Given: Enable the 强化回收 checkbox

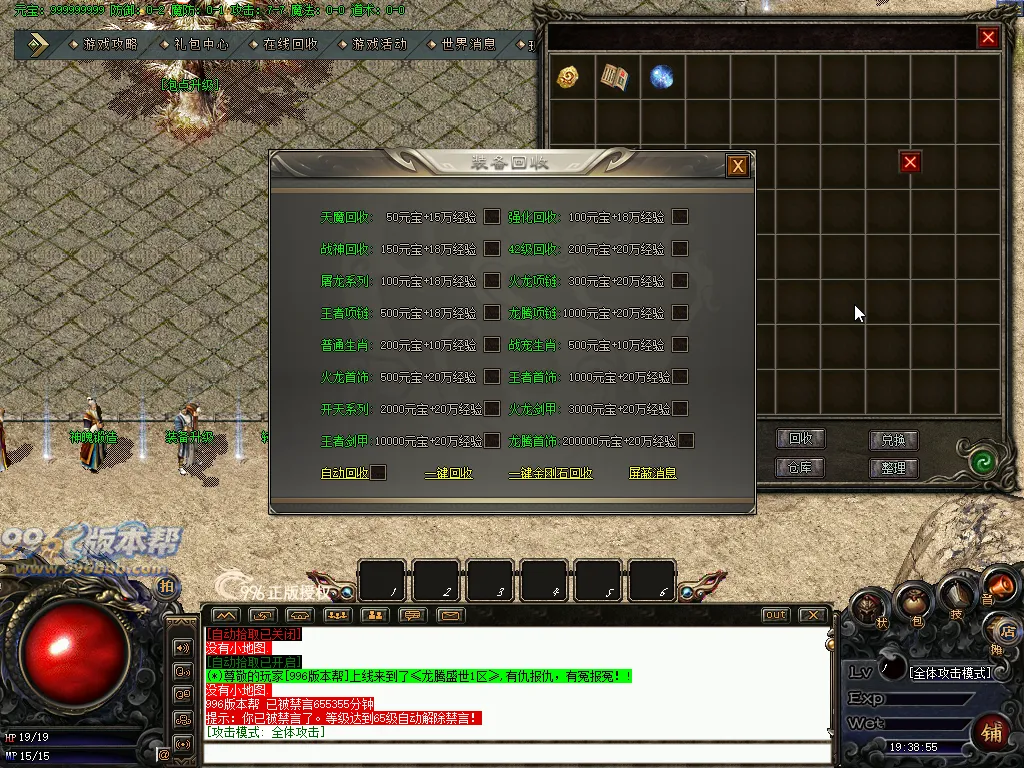Looking at the screenshot, I should tap(680, 217).
